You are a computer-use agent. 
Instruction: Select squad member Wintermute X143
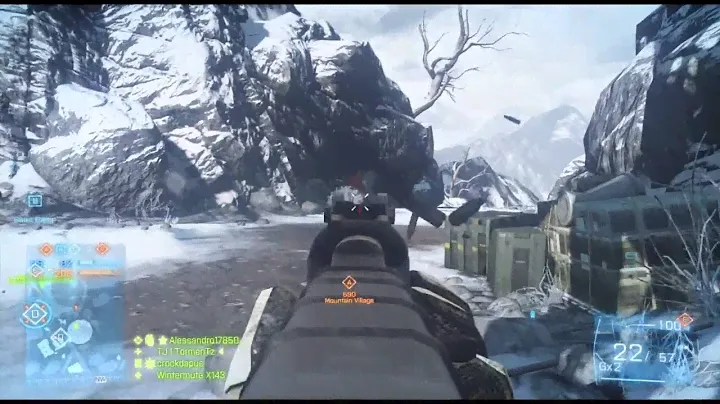(x=191, y=376)
